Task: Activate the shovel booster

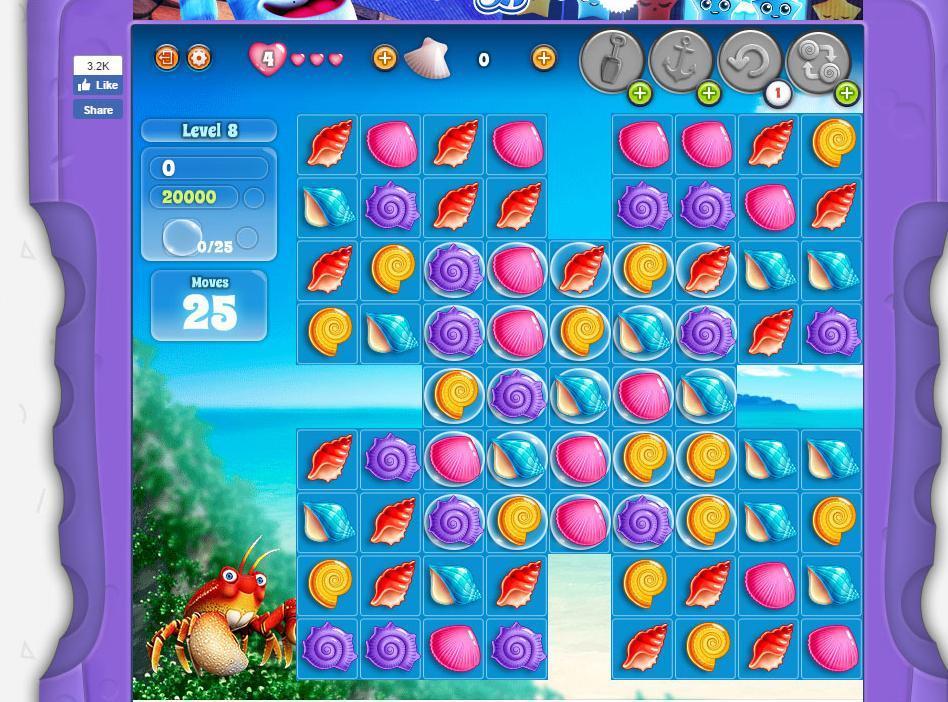Action: coord(611,60)
